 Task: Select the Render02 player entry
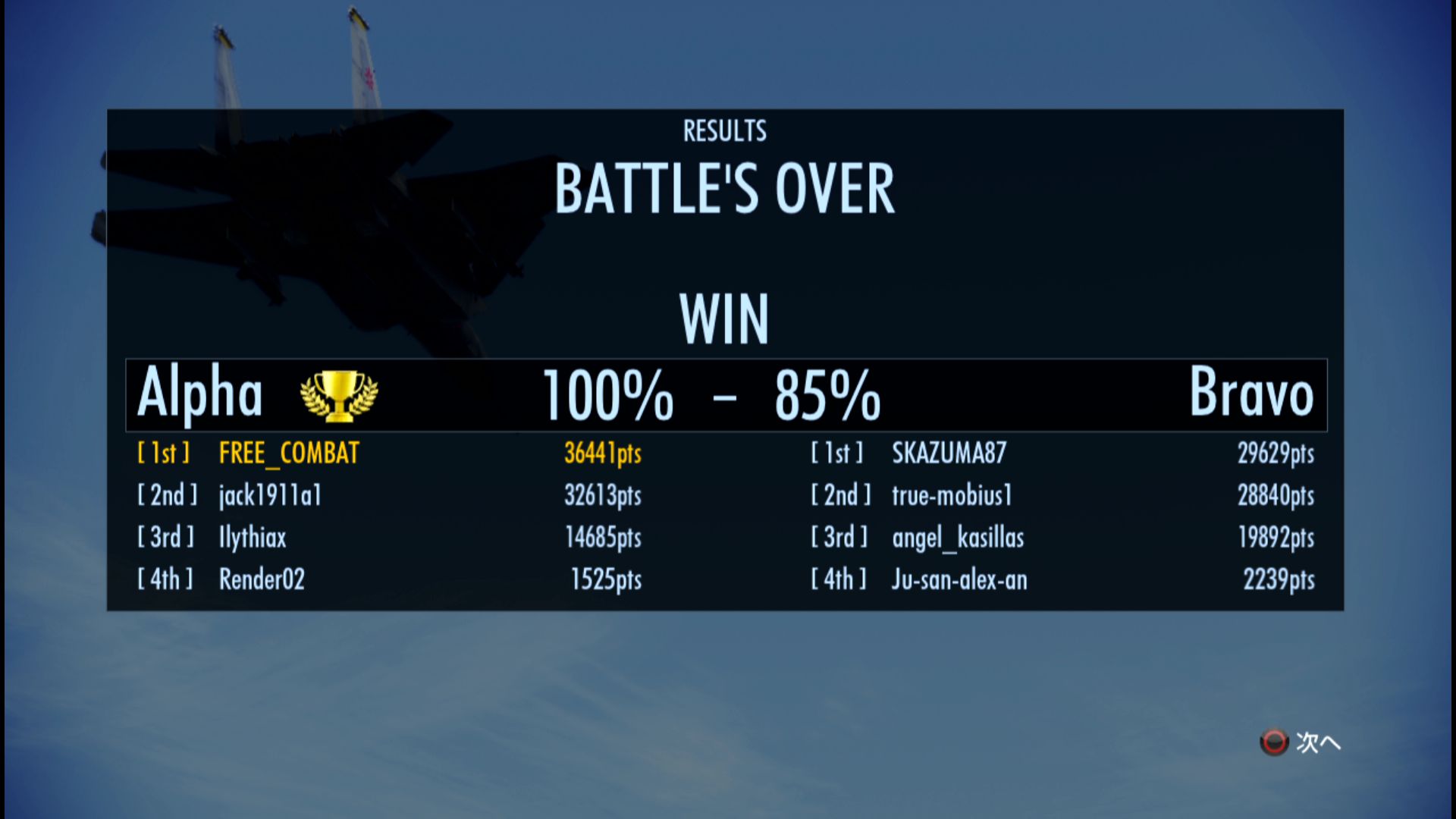pyautogui.click(x=262, y=580)
